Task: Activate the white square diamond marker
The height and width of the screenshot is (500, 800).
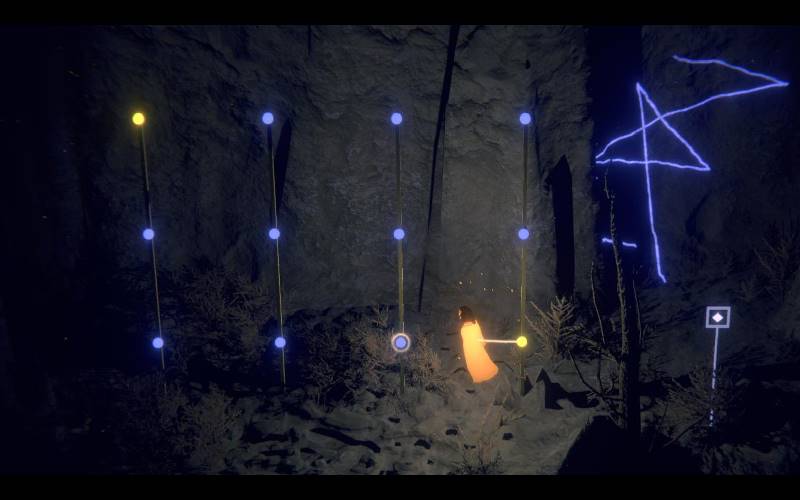Action: 717,317
